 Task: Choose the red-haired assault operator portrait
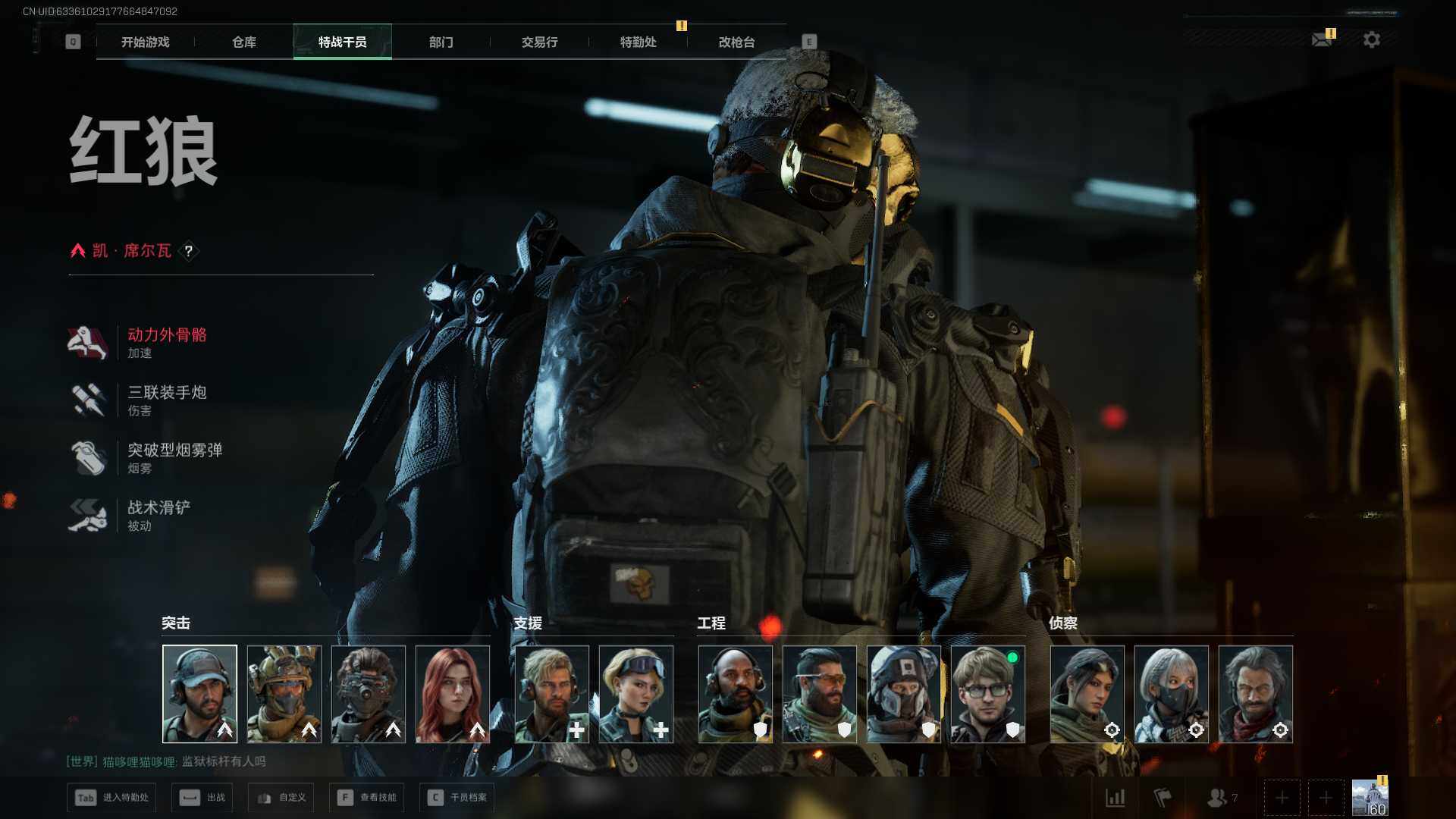(x=453, y=694)
